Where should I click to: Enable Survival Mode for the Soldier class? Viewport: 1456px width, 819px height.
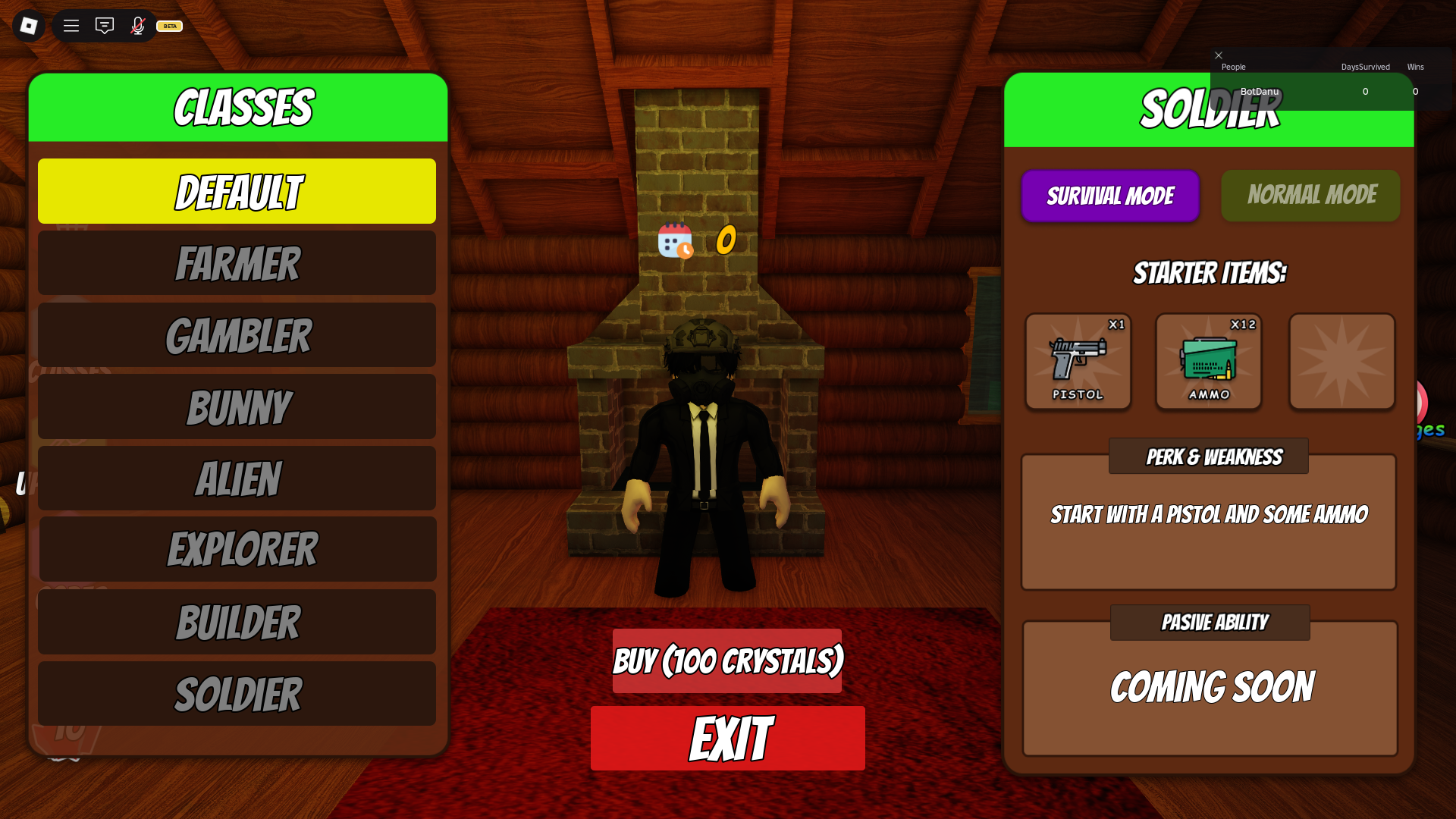1109,196
